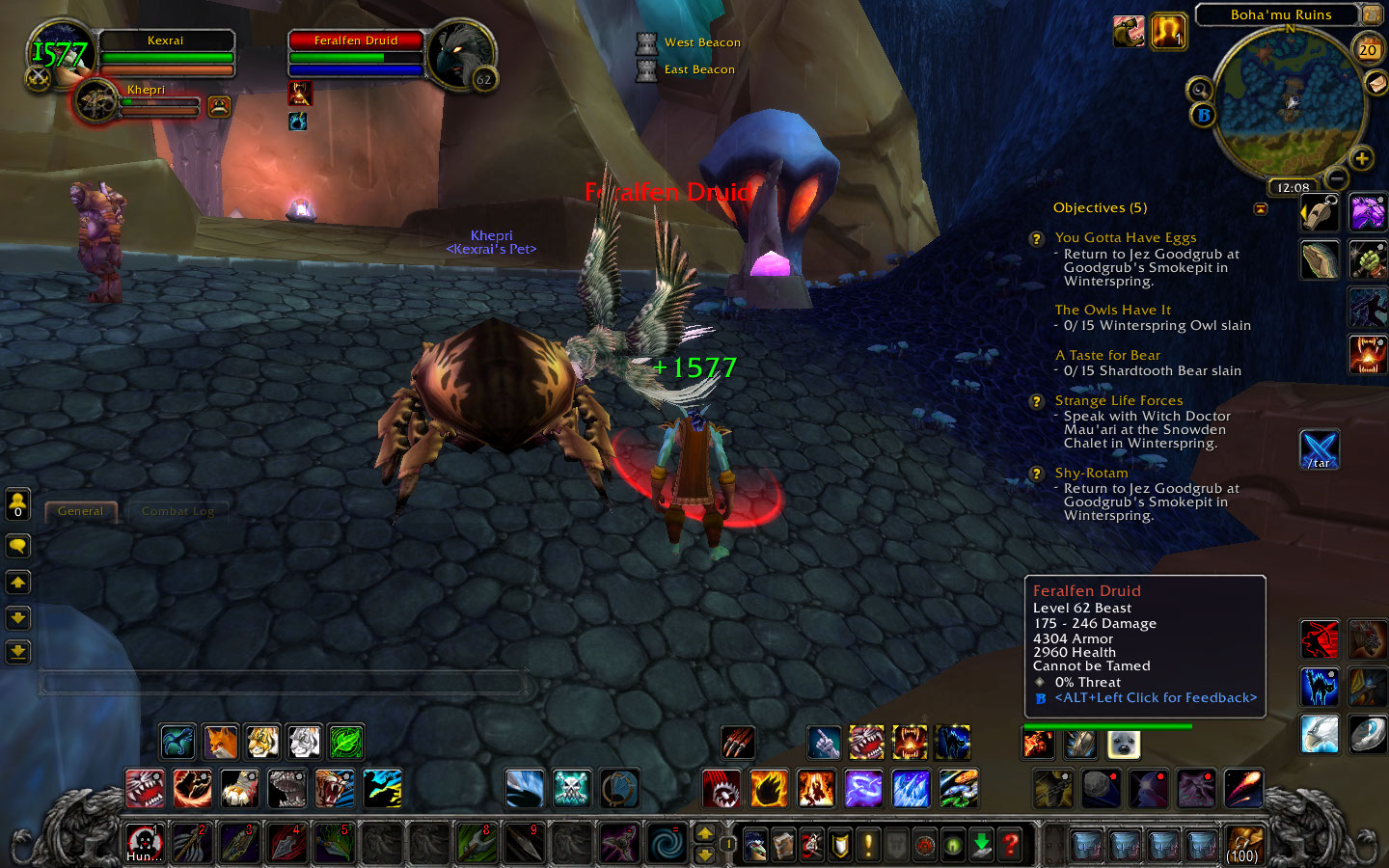
Task: Click the red question mark help icon
Action: (x=1009, y=844)
